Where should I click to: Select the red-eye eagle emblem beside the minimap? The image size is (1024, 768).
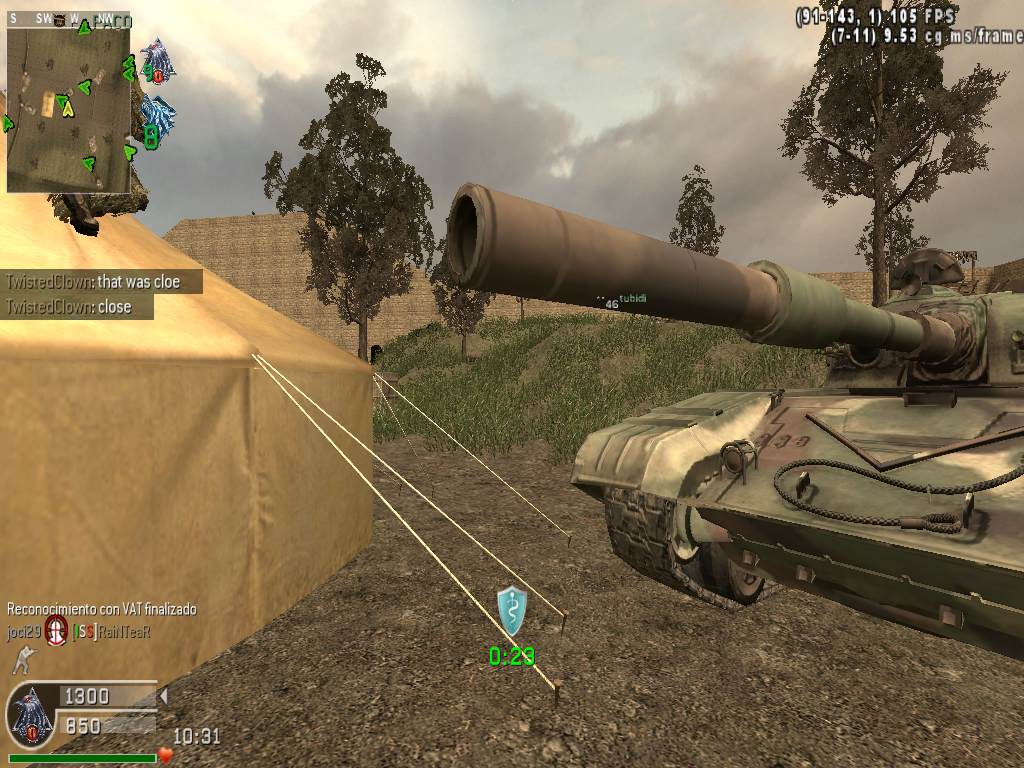(x=157, y=60)
